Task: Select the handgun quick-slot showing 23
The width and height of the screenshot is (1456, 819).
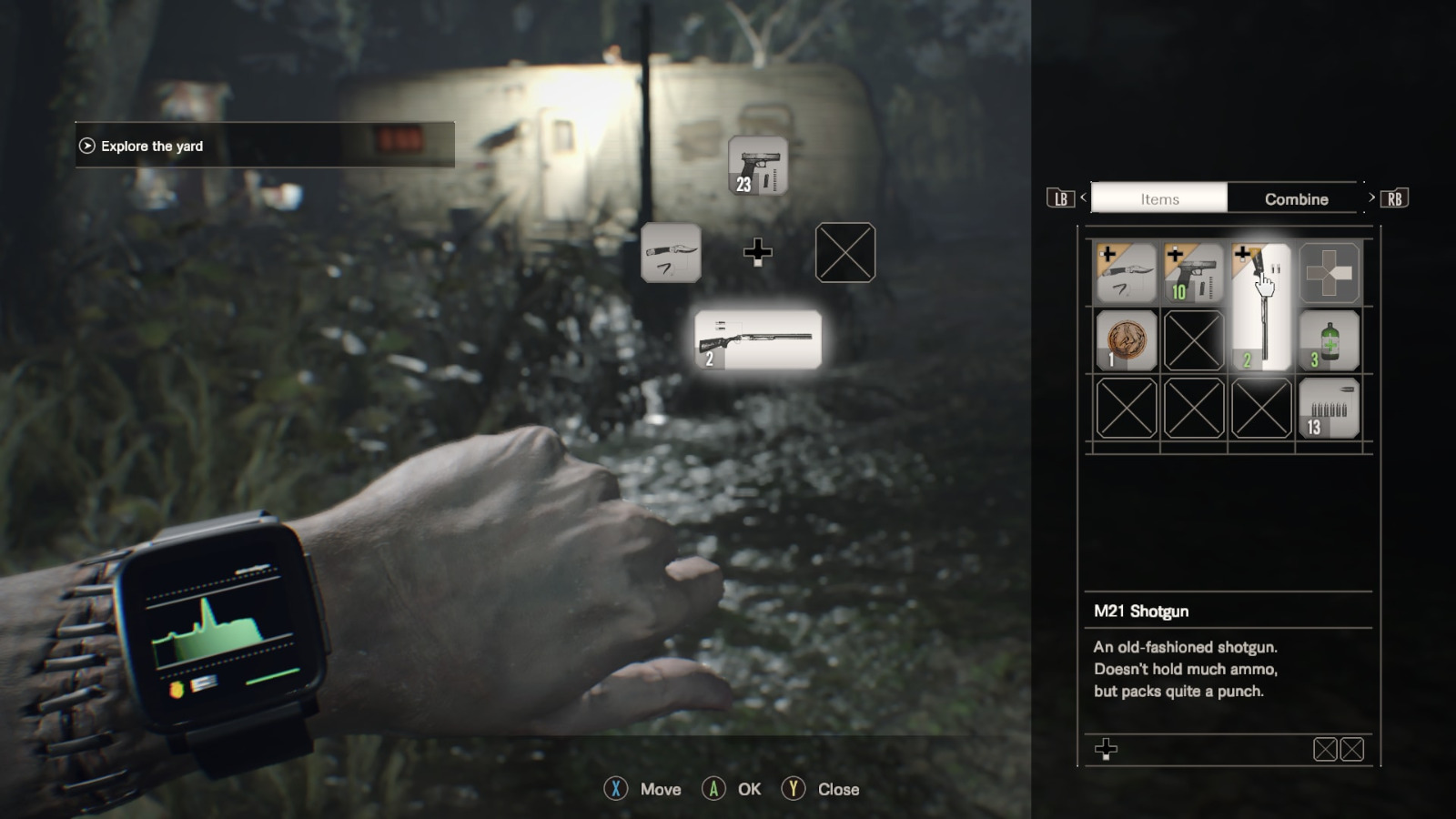Action: pyautogui.click(x=758, y=166)
